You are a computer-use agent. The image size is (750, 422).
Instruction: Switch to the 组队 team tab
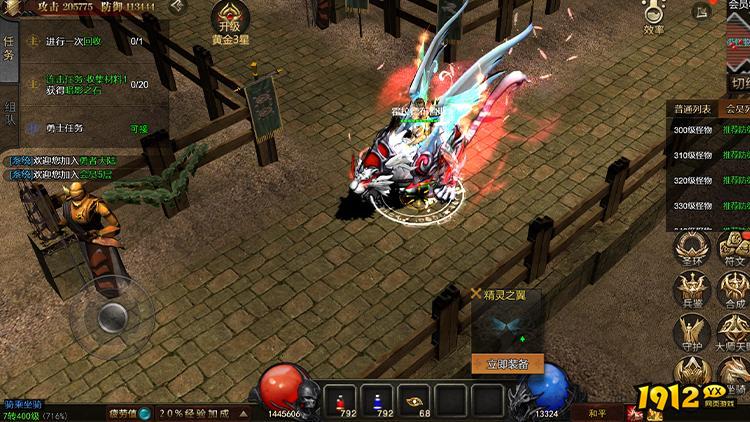tap(10, 112)
